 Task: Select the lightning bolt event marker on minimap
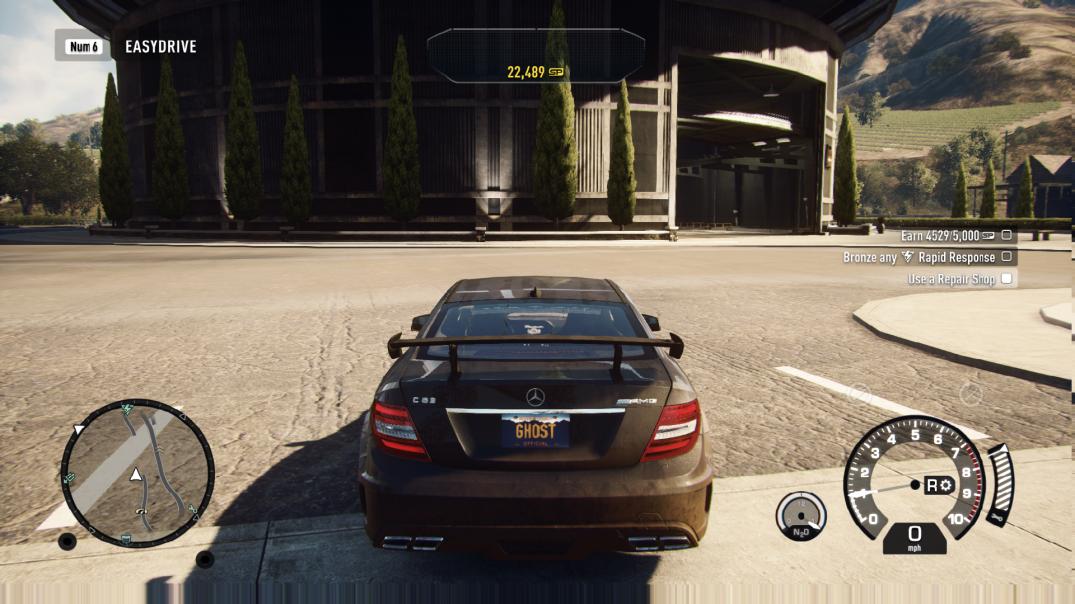pos(127,410)
